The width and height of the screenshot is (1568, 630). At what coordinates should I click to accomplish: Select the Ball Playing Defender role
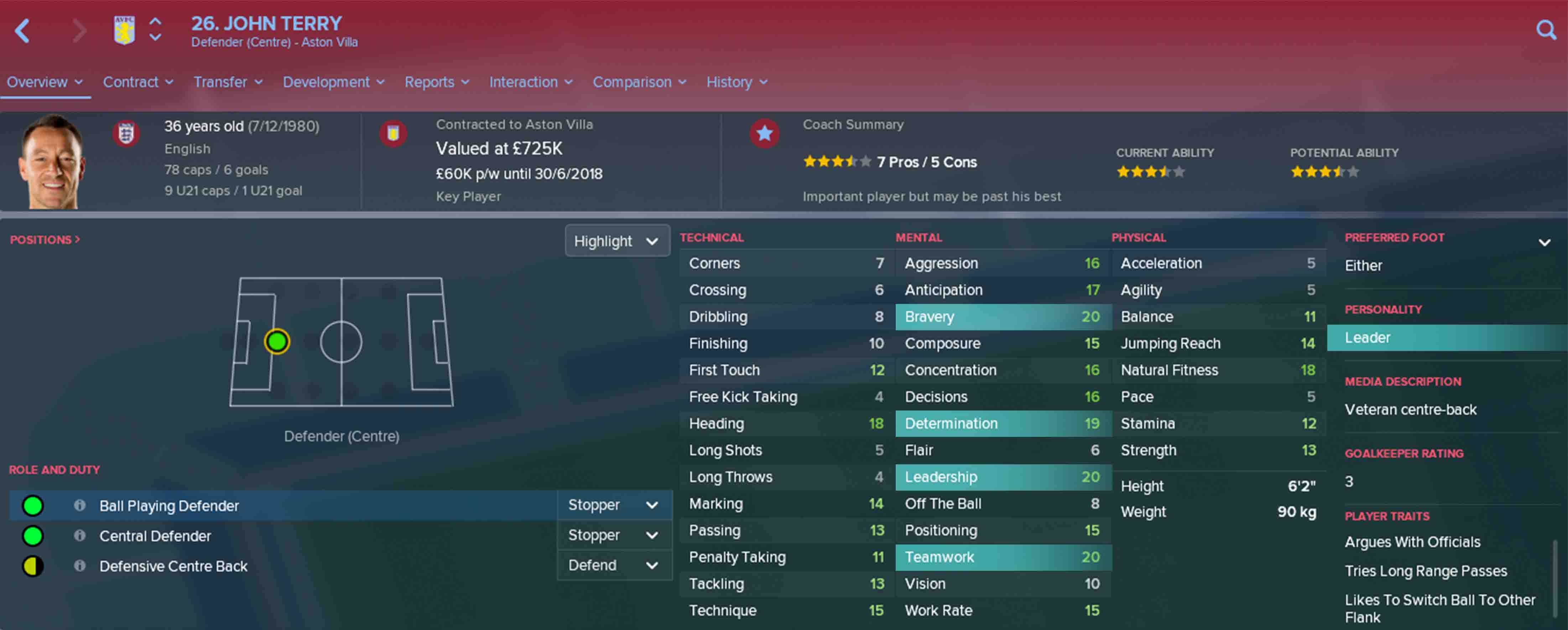(169, 506)
